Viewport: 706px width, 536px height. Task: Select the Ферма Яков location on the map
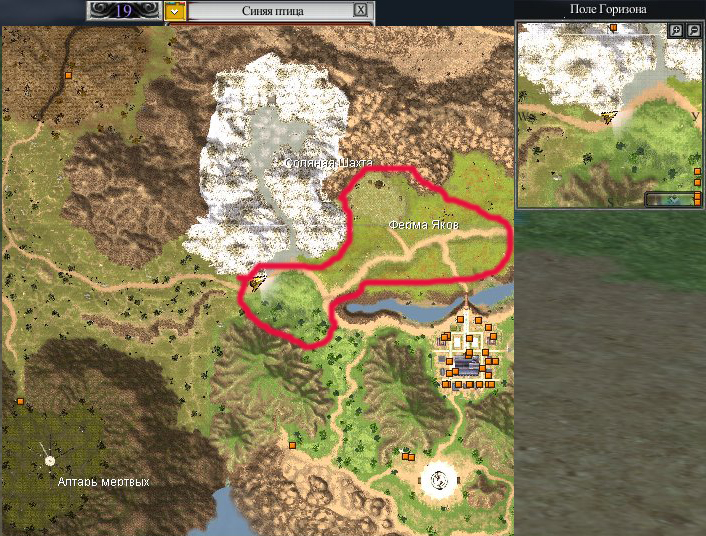click(x=424, y=226)
